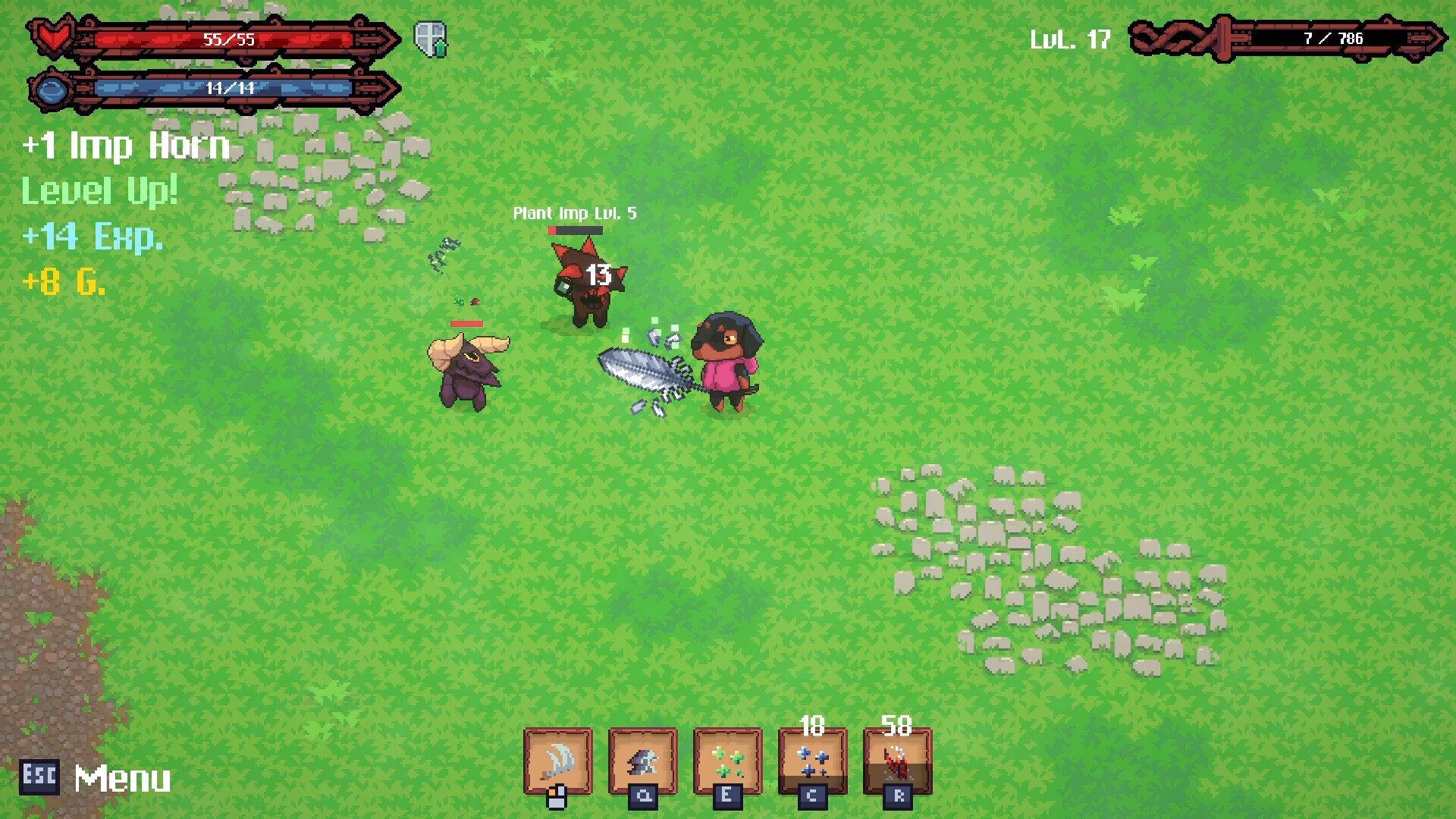Select the feather attack in the first hotbar slot
Viewport: 1456px width, 819px height.
pyautogui.click(x=559, y=762)
